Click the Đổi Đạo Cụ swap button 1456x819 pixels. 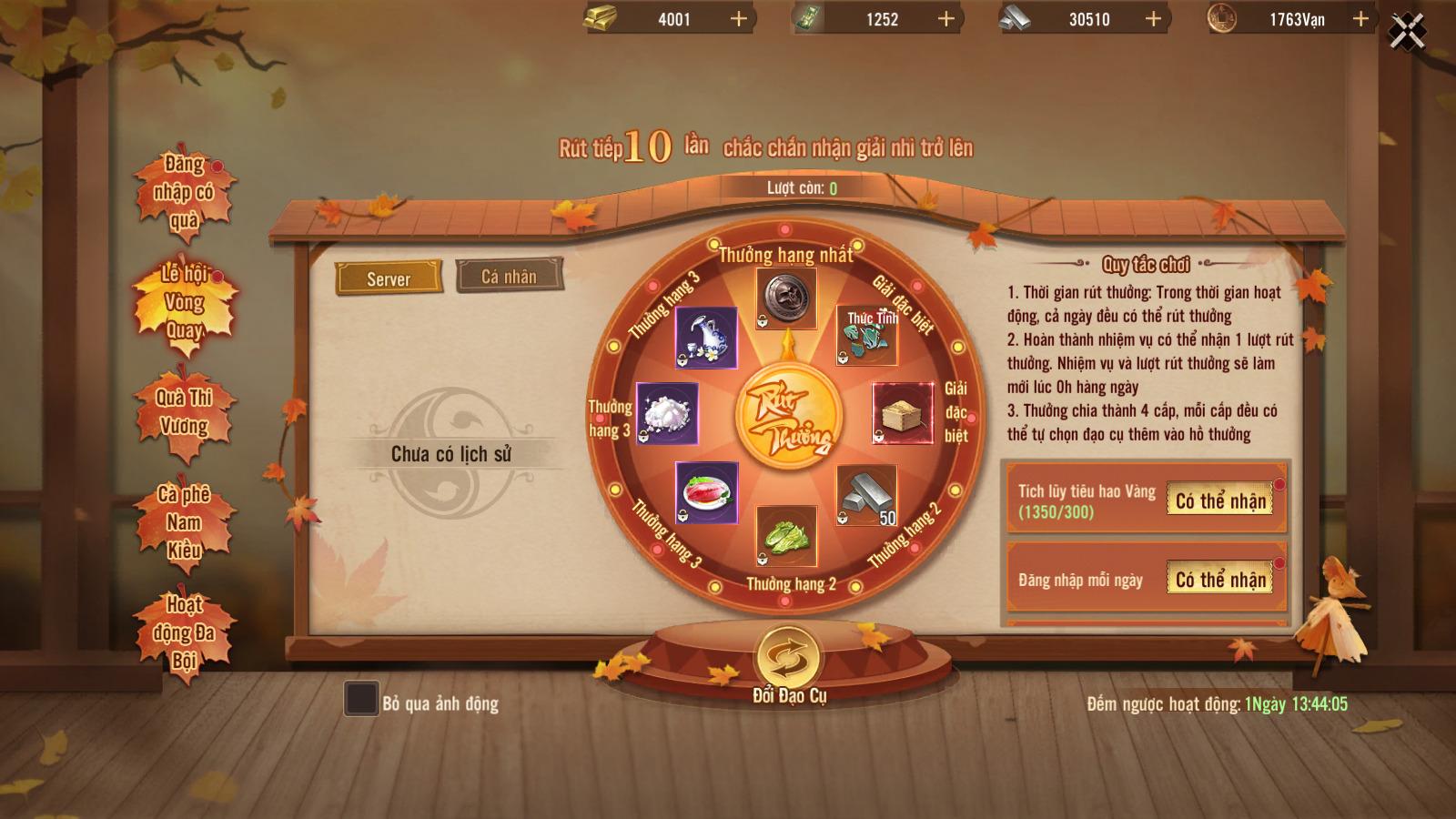pos(788,657)
